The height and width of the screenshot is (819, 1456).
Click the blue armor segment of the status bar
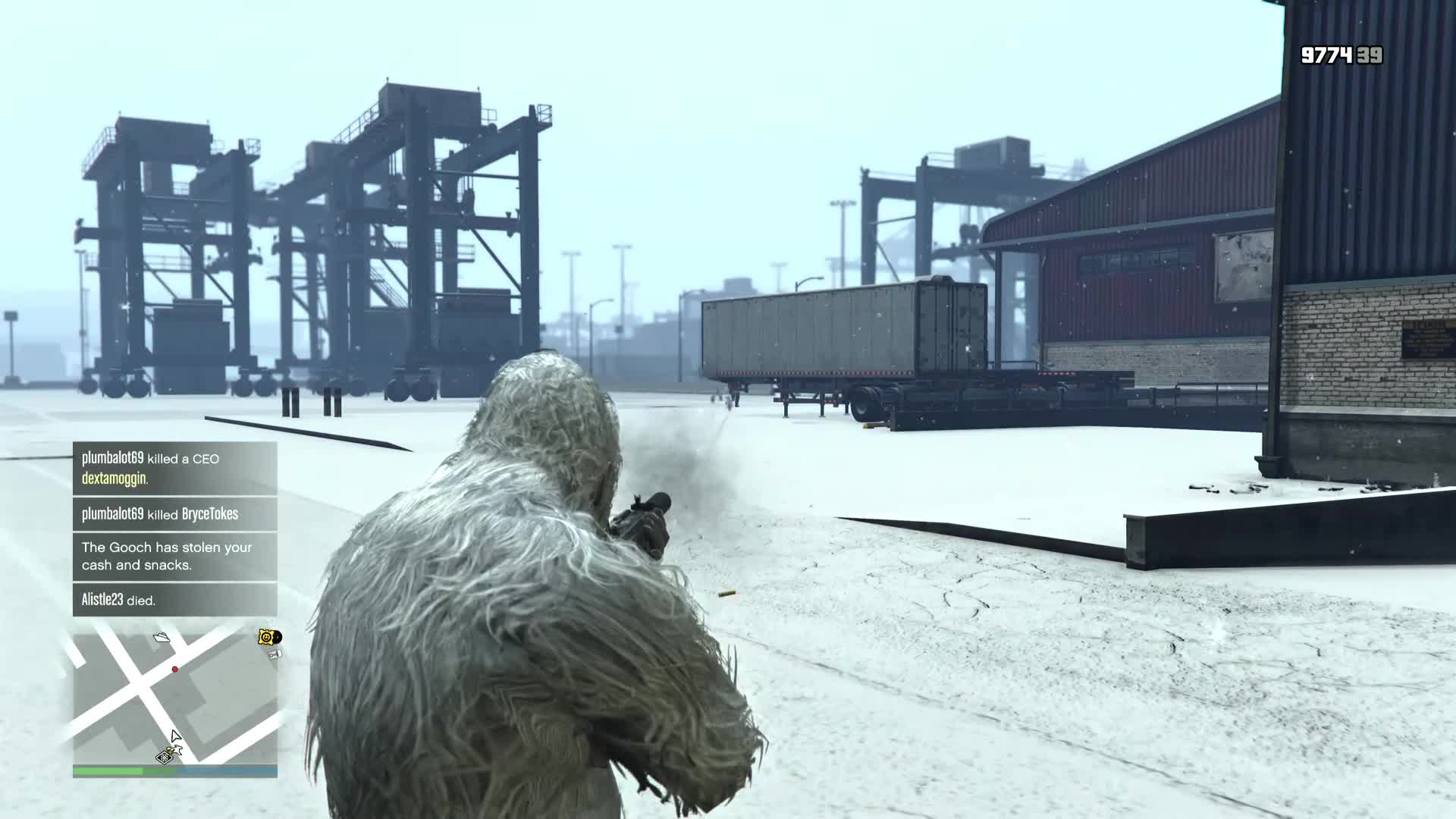(227, 771)
